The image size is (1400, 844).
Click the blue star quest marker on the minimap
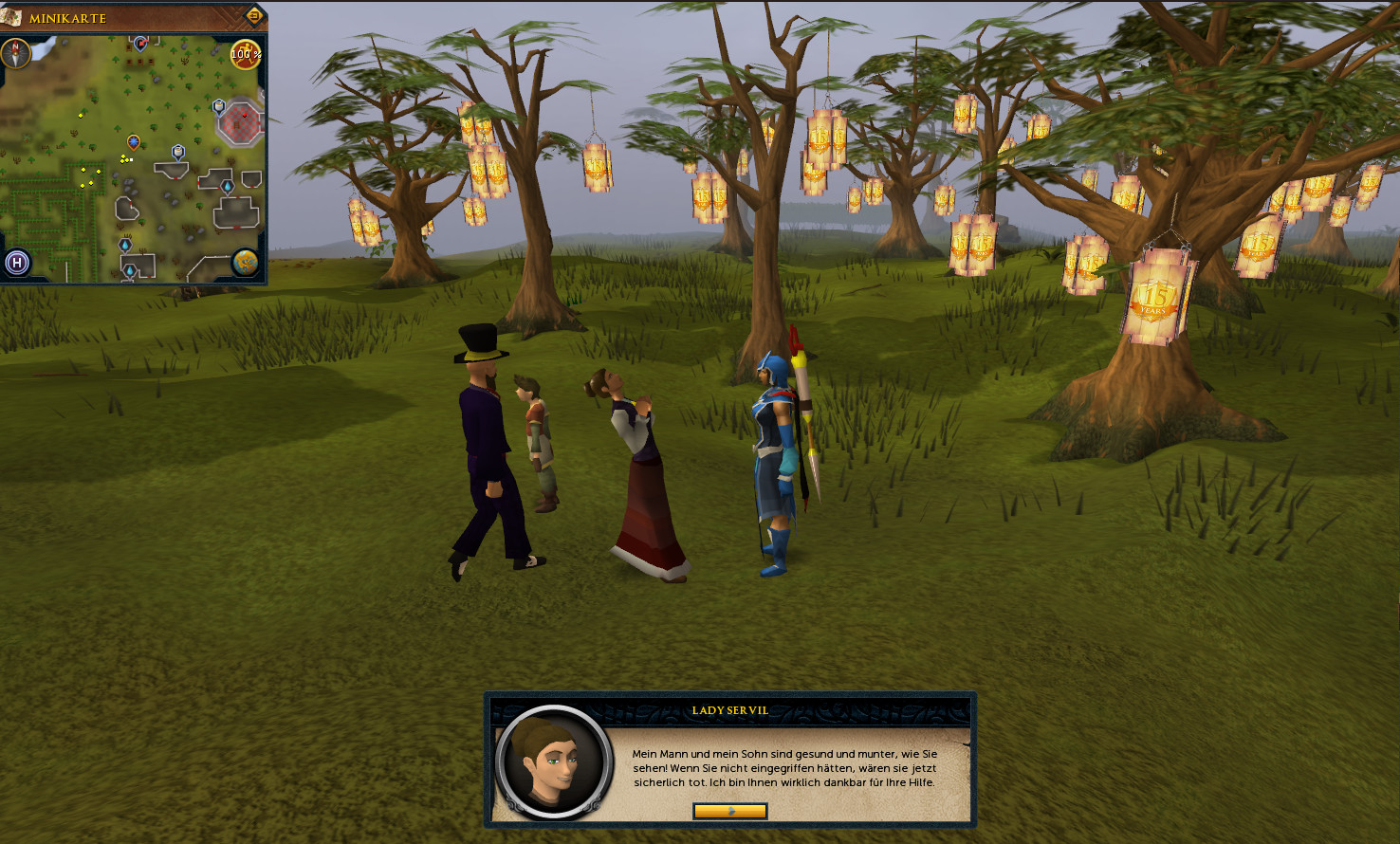(x=134, y=142)
